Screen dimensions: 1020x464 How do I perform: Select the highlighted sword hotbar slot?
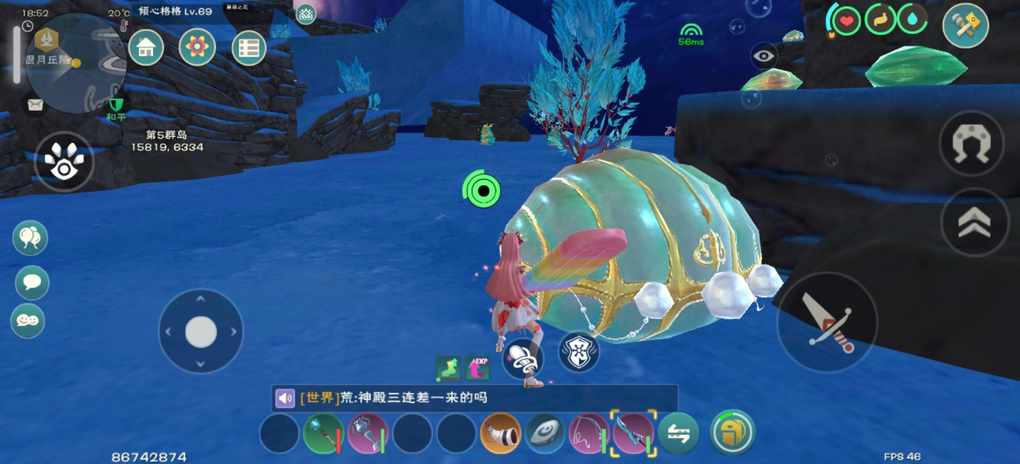coord(633,433)
